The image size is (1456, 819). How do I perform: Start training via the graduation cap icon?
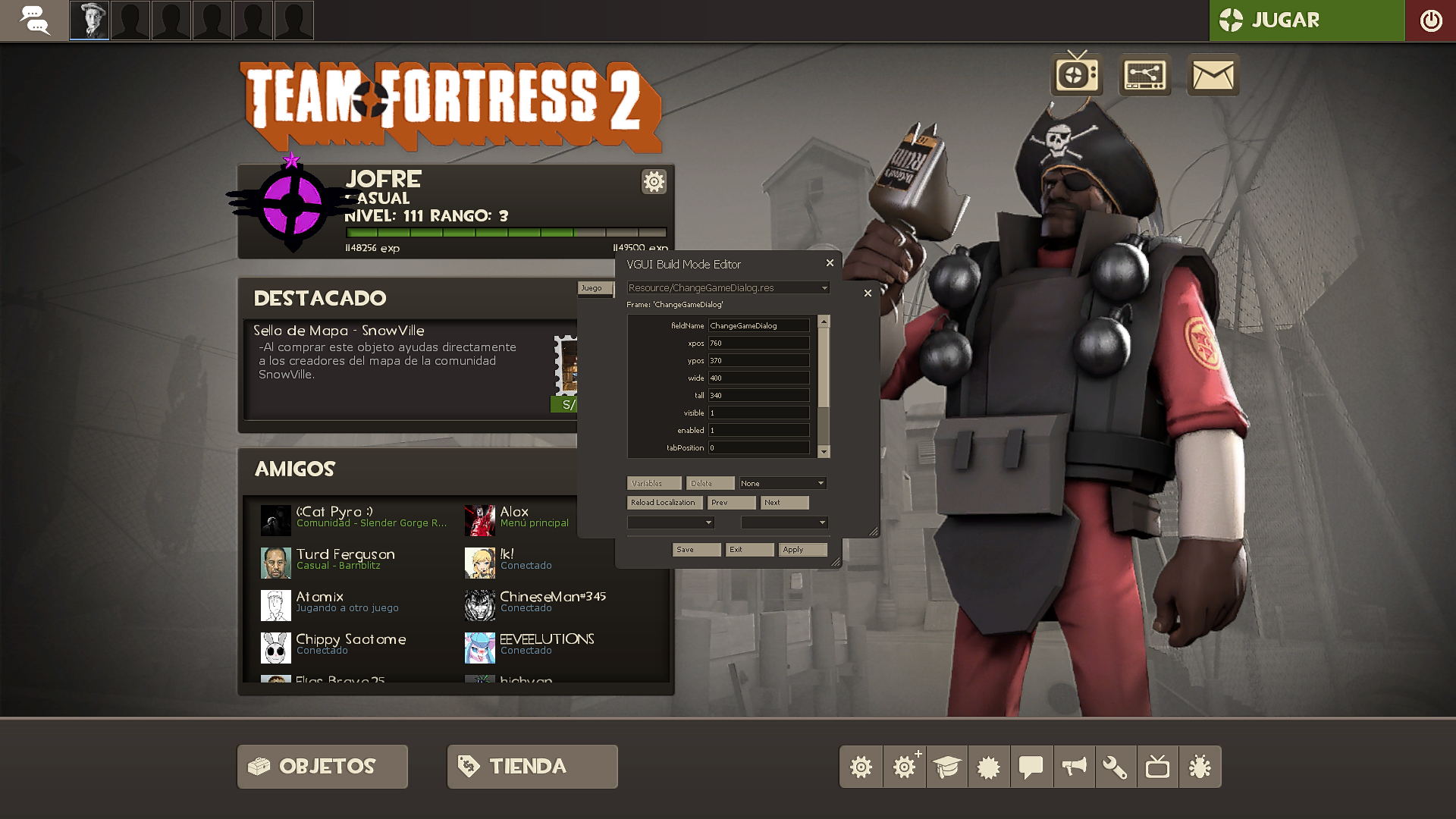point(946,767)
